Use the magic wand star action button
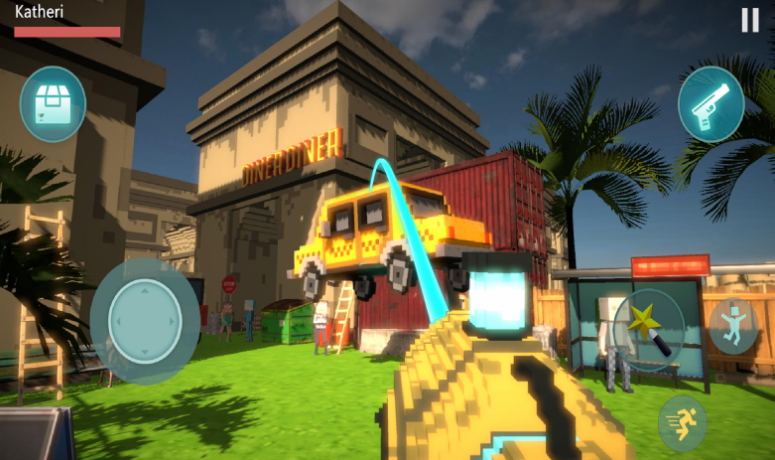This screenshot has height=460, width=775. pos(648,330)
